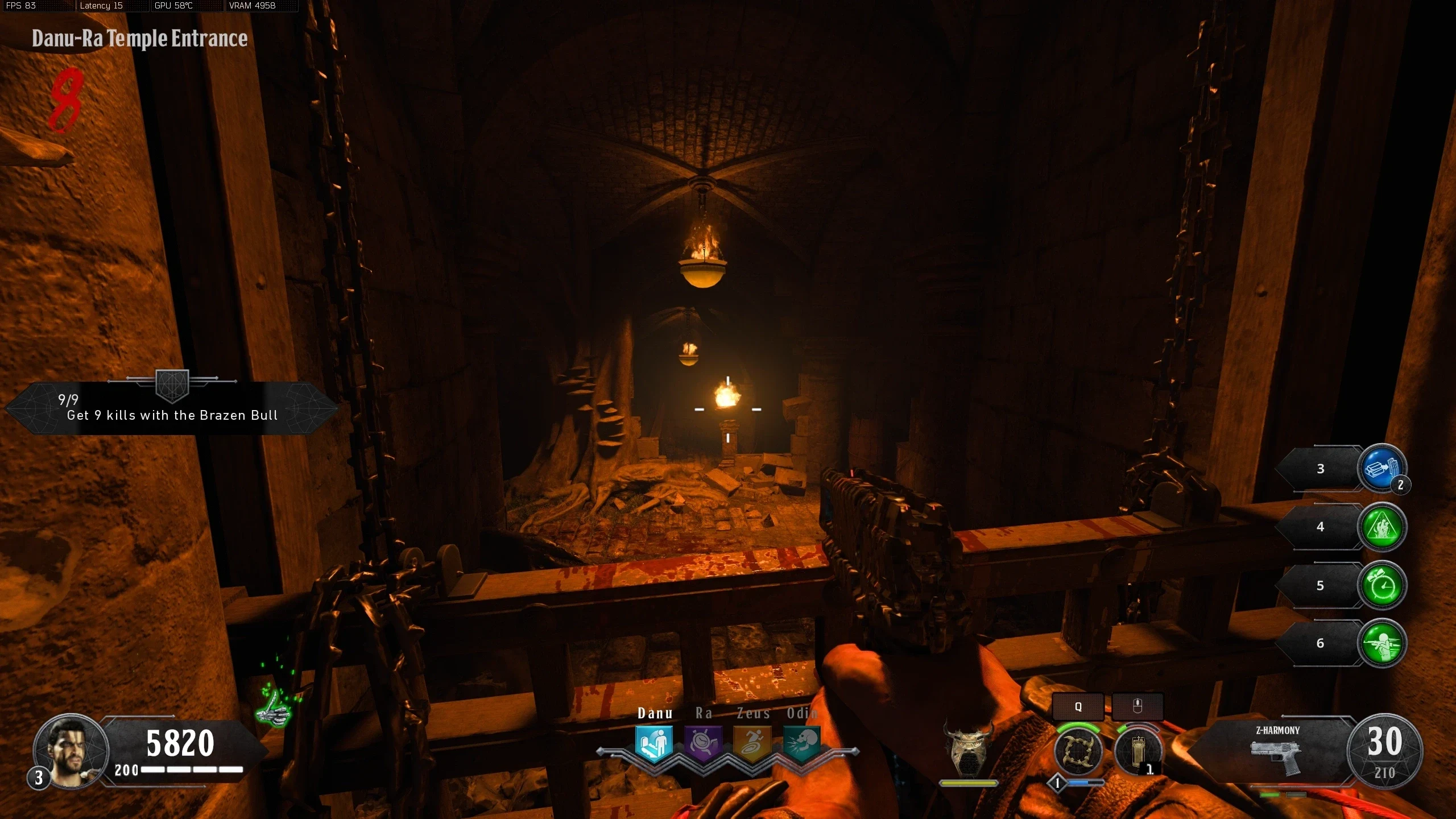This screenshot has height=819, width=1456.
Task: Click the player character portrait
Action: (x=71, y=751)
